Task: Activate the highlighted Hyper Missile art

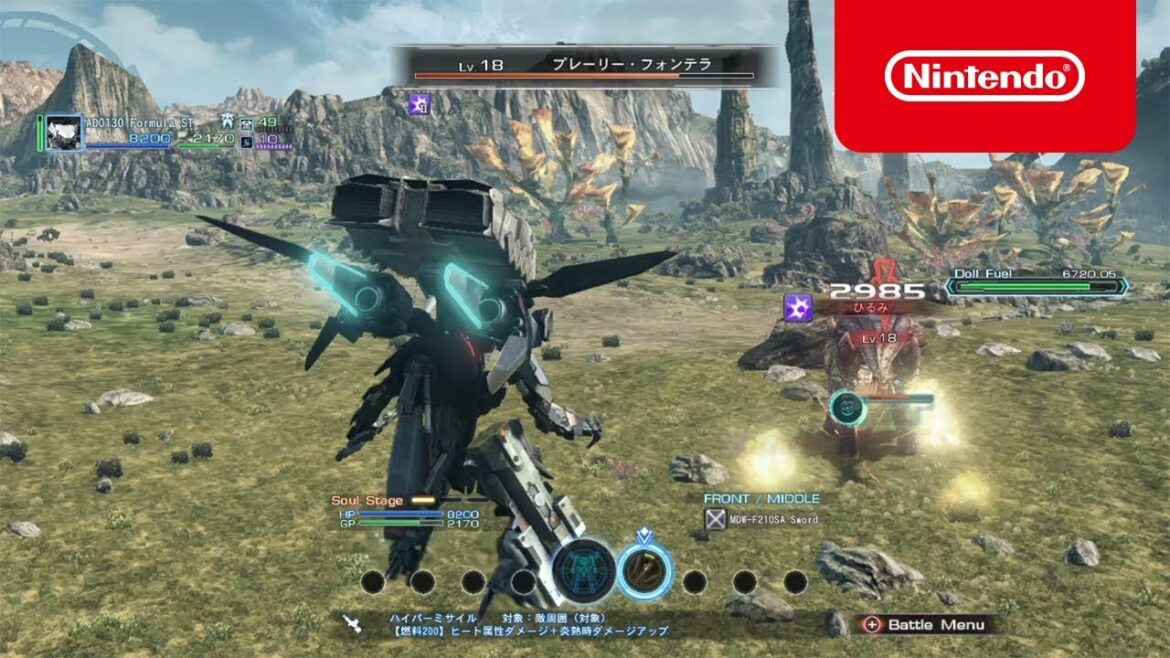Action: pyautogui.click(x=645, y=571)
